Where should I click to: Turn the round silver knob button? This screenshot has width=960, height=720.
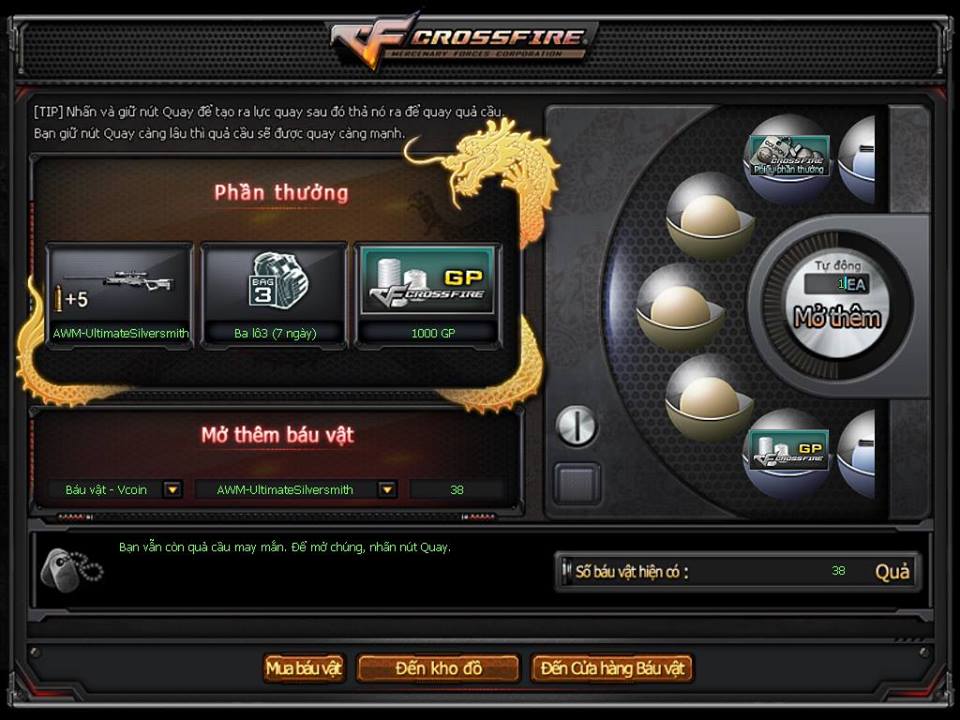(576, 426)
